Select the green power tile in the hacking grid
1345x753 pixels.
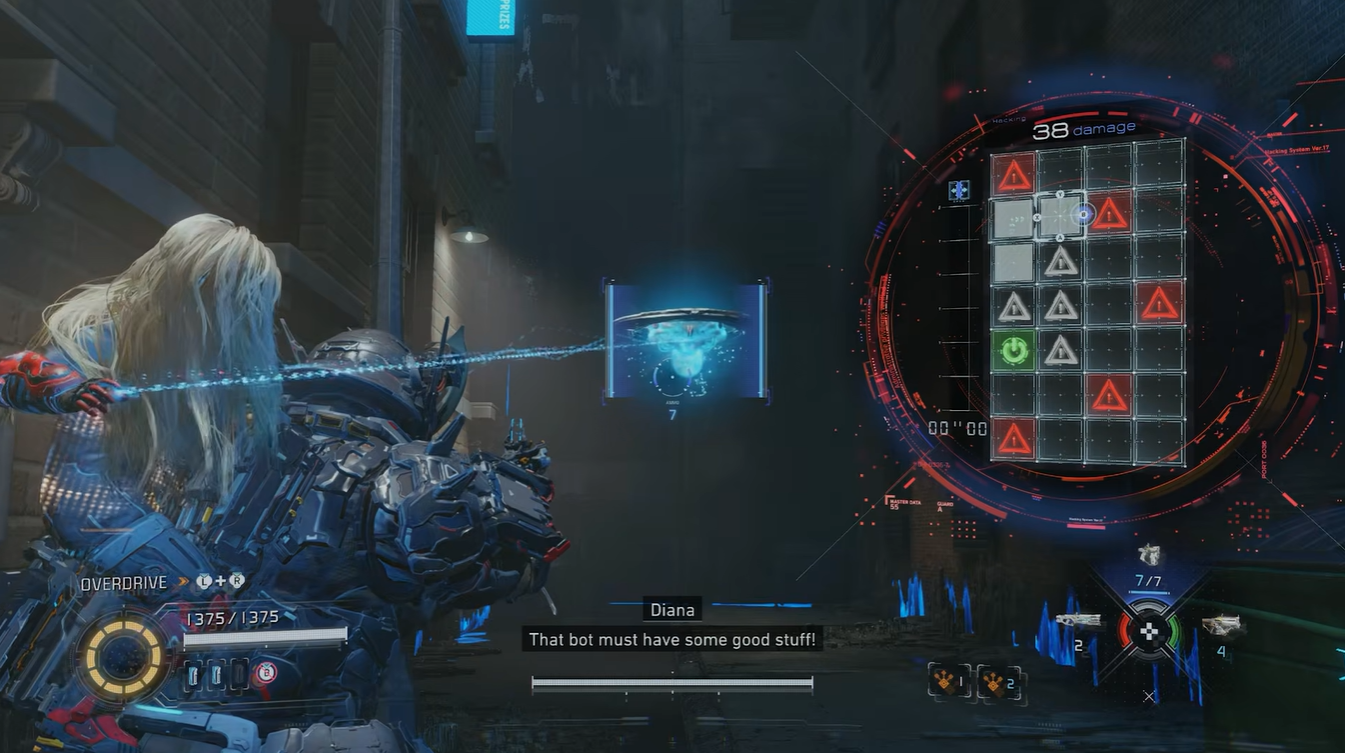click(x=1014, y=350)
